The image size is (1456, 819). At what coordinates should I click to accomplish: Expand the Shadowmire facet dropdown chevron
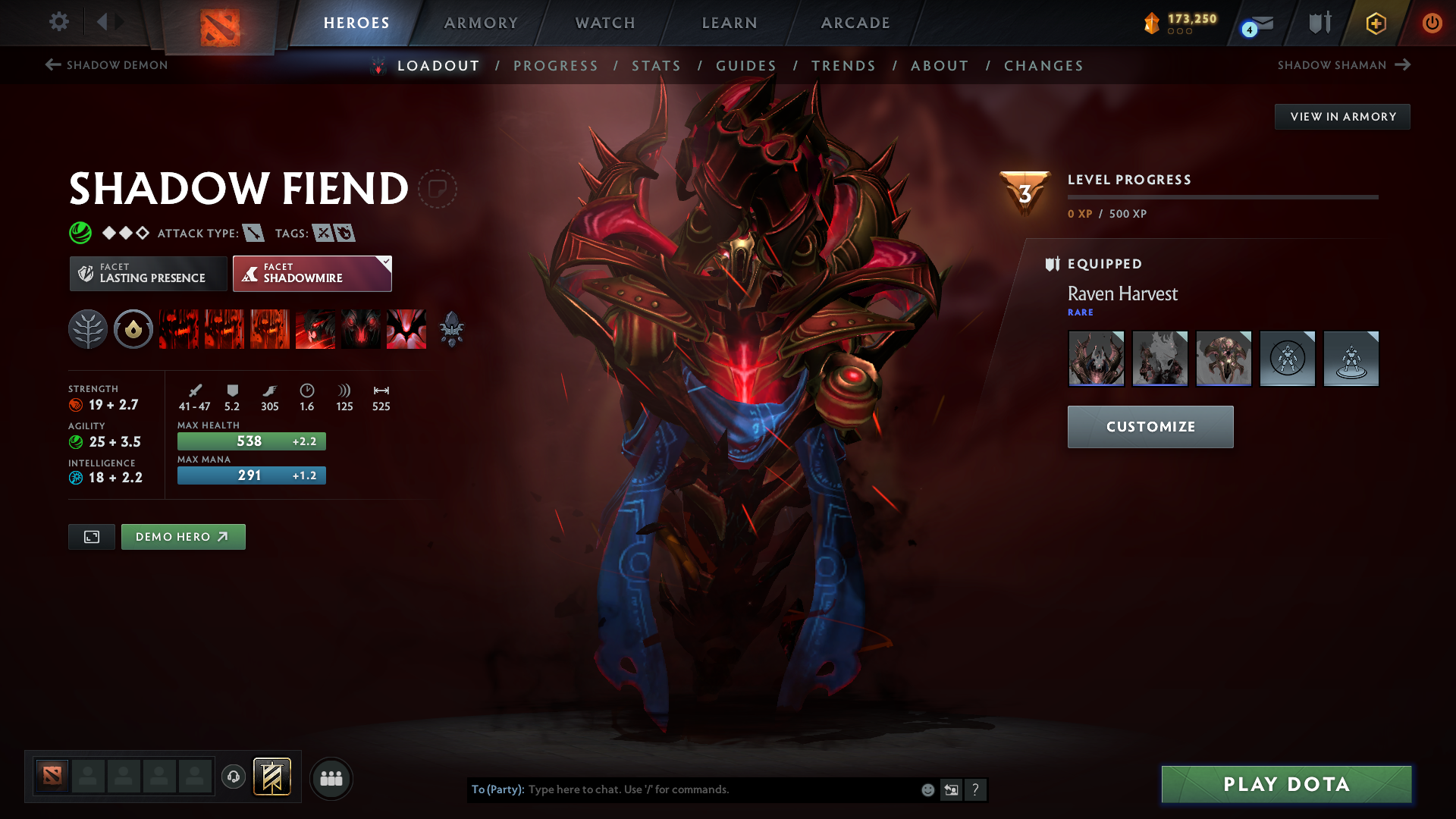[x=386, y=262]
